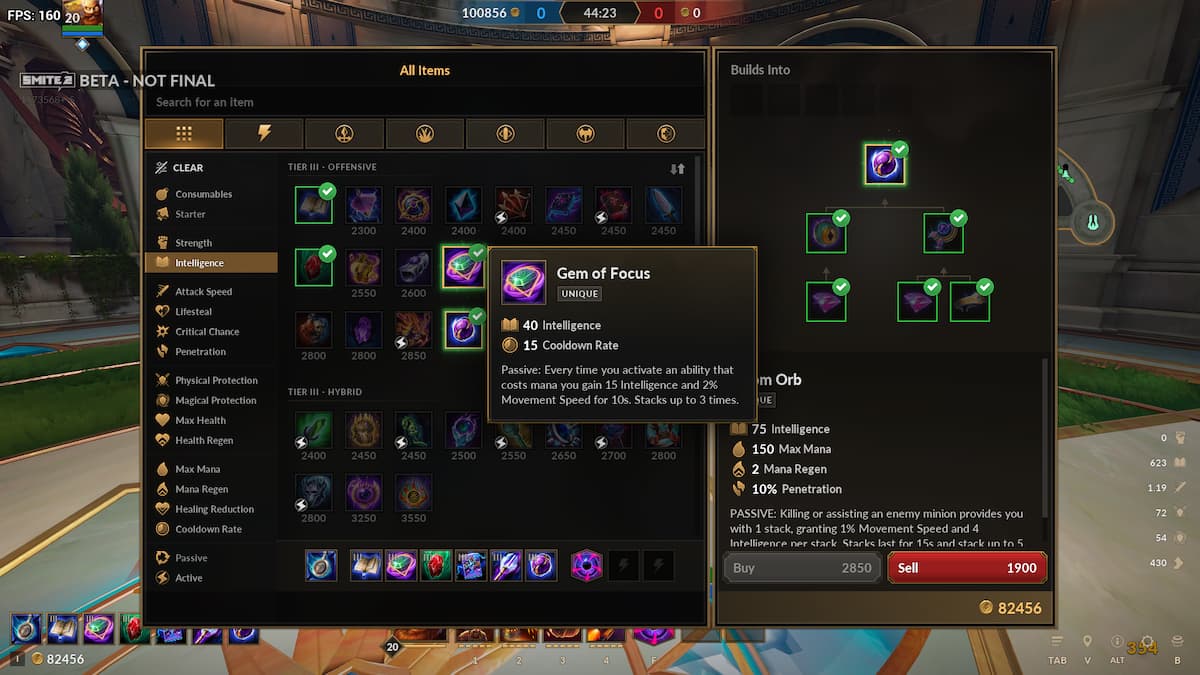The image size is (1200, 675).
Task: Clear all item filters
Action: tap(180, 168)
